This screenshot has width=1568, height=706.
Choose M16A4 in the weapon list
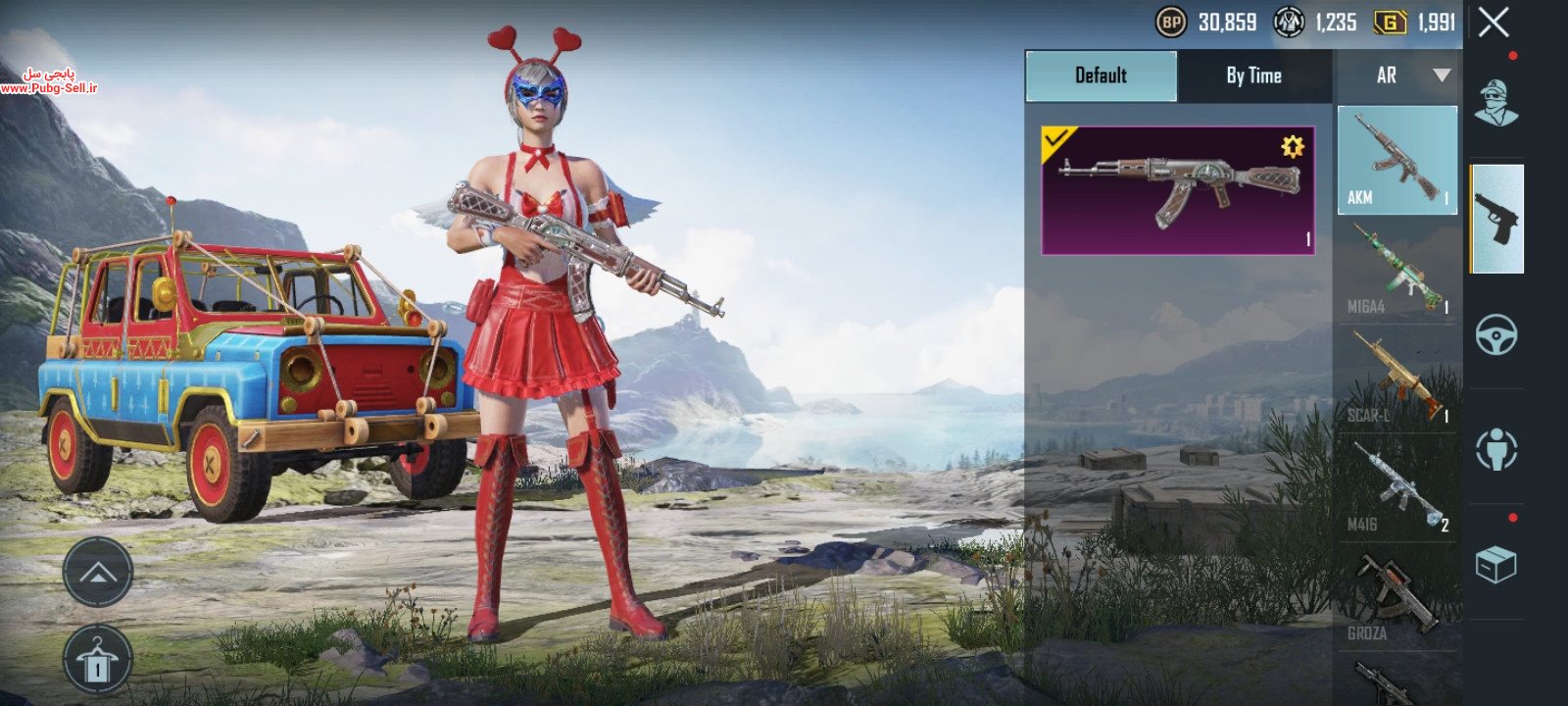coord(1396,270)
